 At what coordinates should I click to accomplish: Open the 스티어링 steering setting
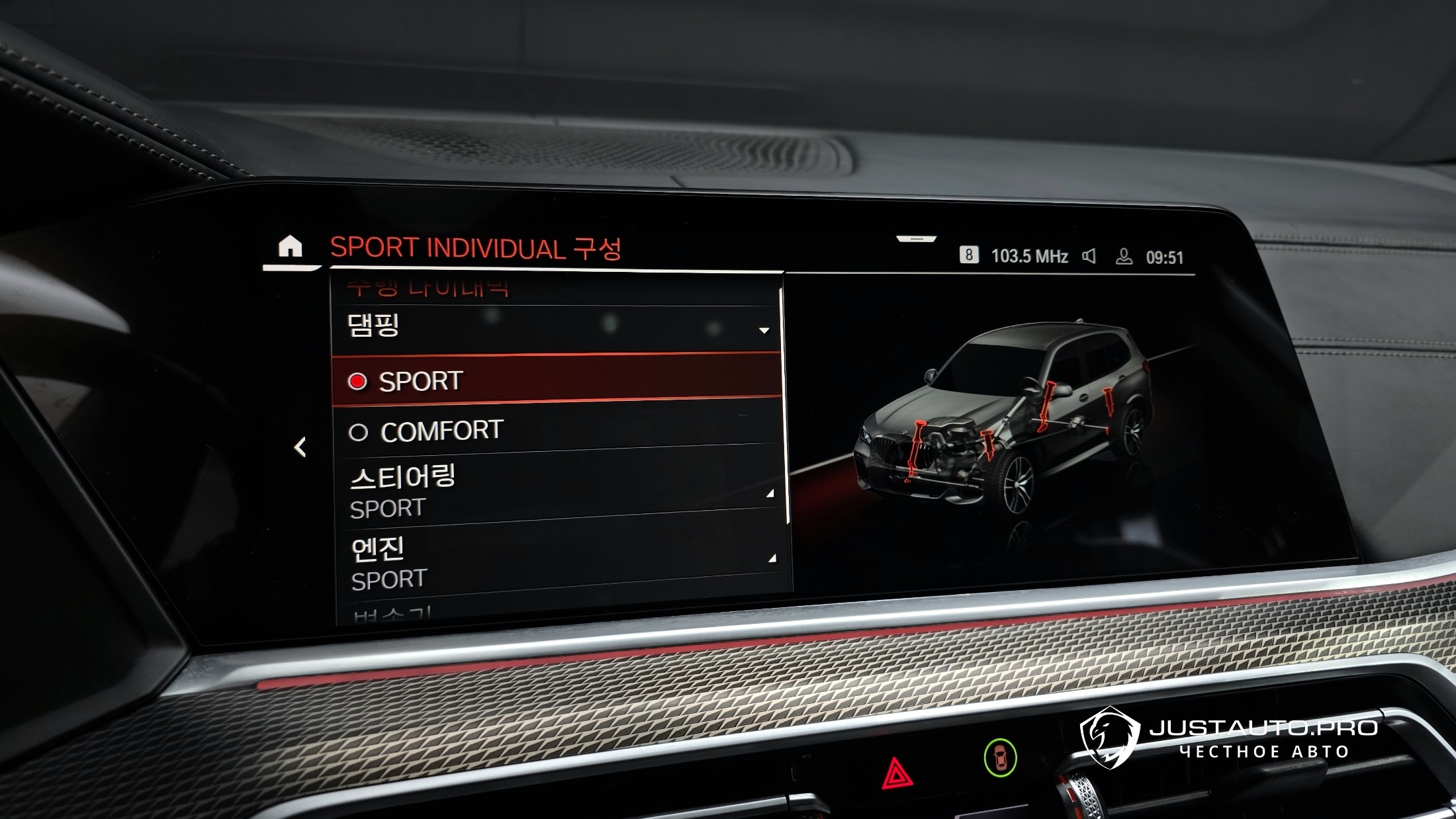[x=556, y=492]
